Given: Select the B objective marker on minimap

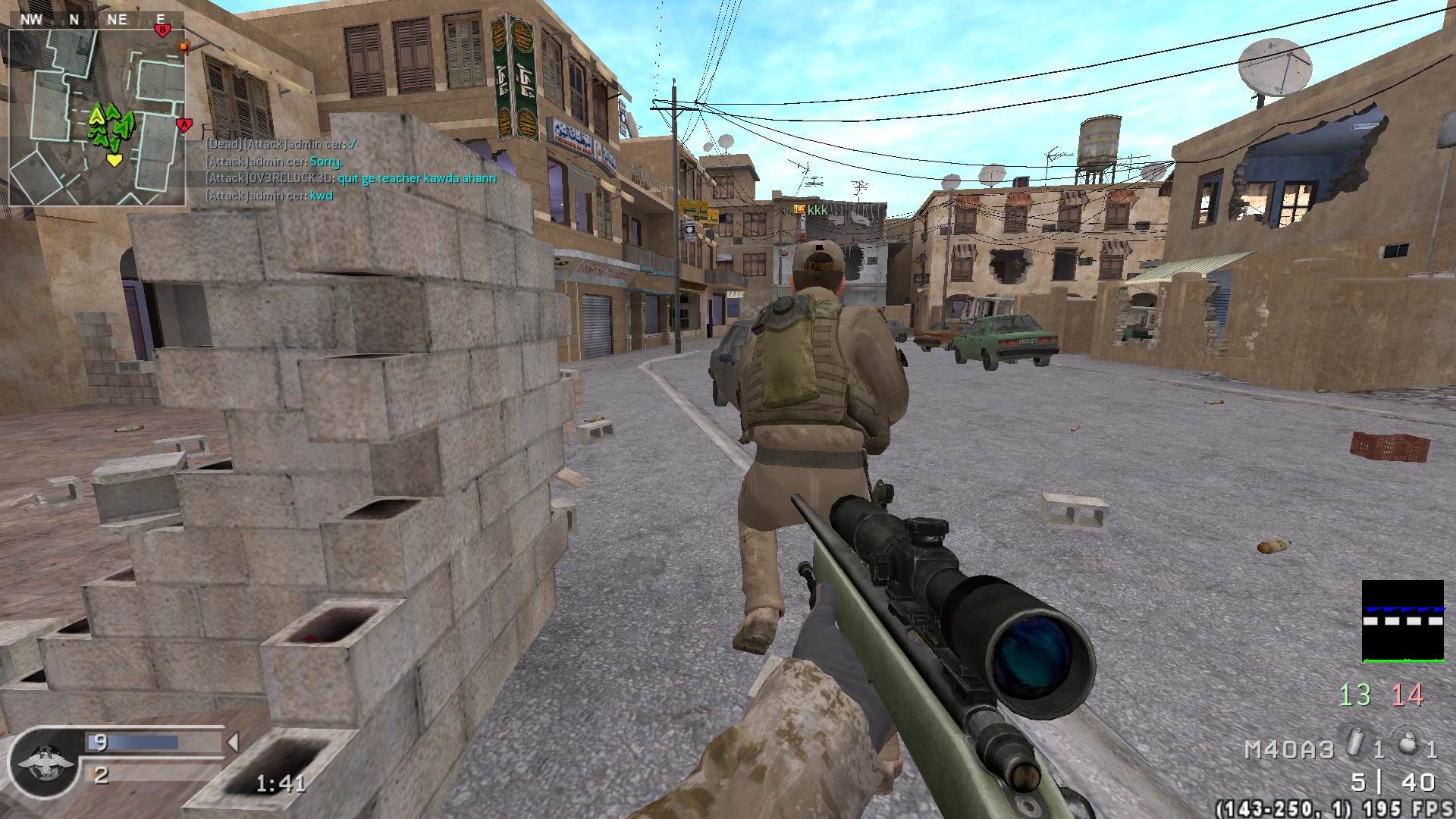Looking at the screenshot, I should (x=162, y=30).
